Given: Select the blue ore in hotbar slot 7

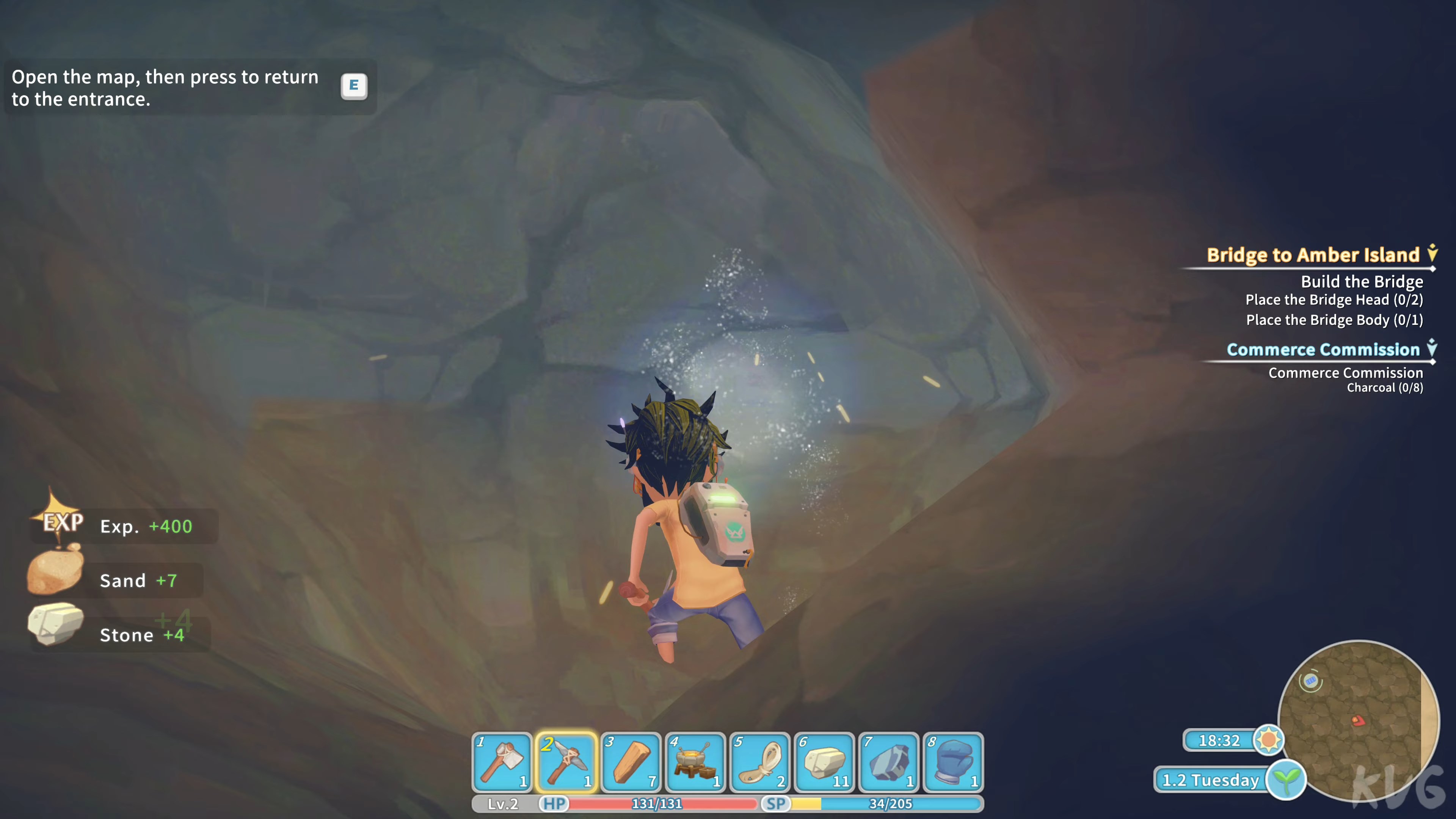Looking at the screenshot, I should tap(888, 762).
